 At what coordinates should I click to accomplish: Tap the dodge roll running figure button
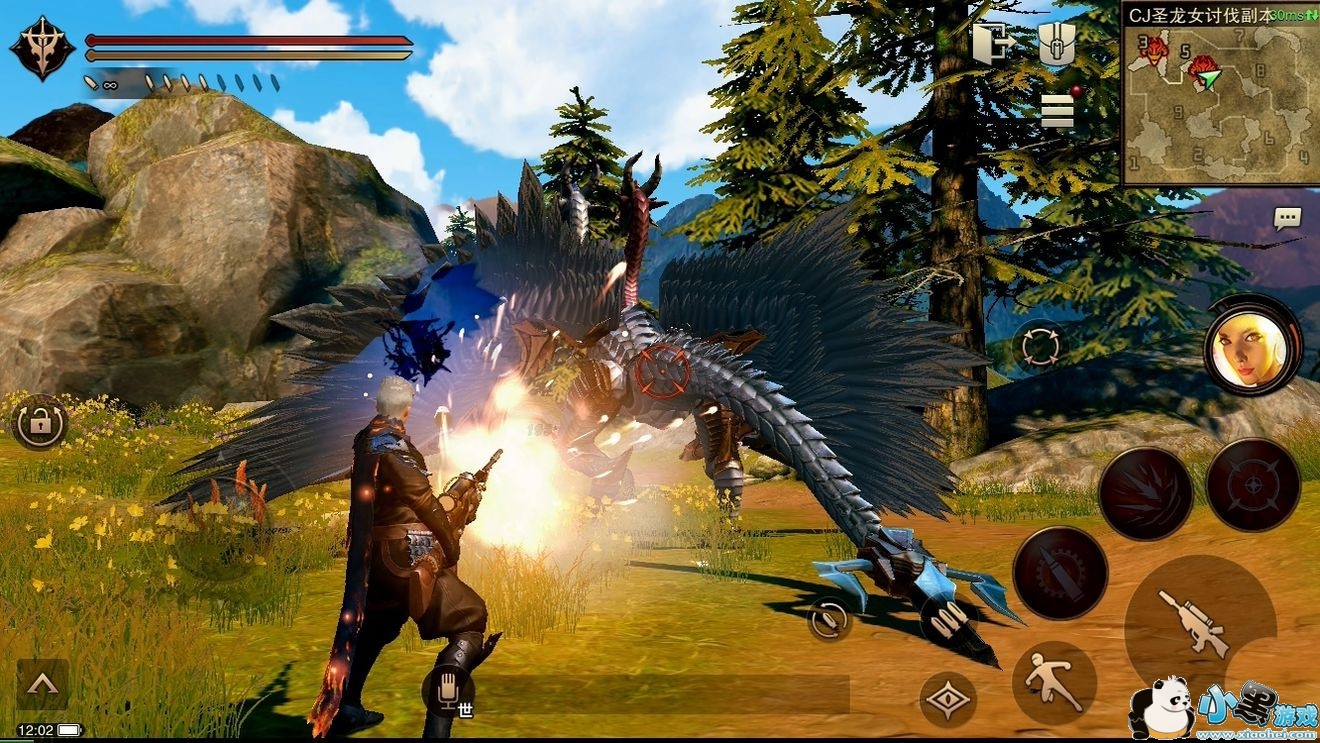(x=1054, y=683)
